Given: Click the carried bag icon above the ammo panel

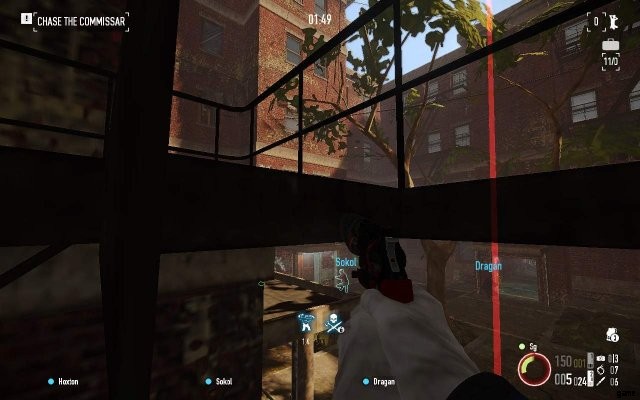Looking at the screenshot, I should (610, 336).
